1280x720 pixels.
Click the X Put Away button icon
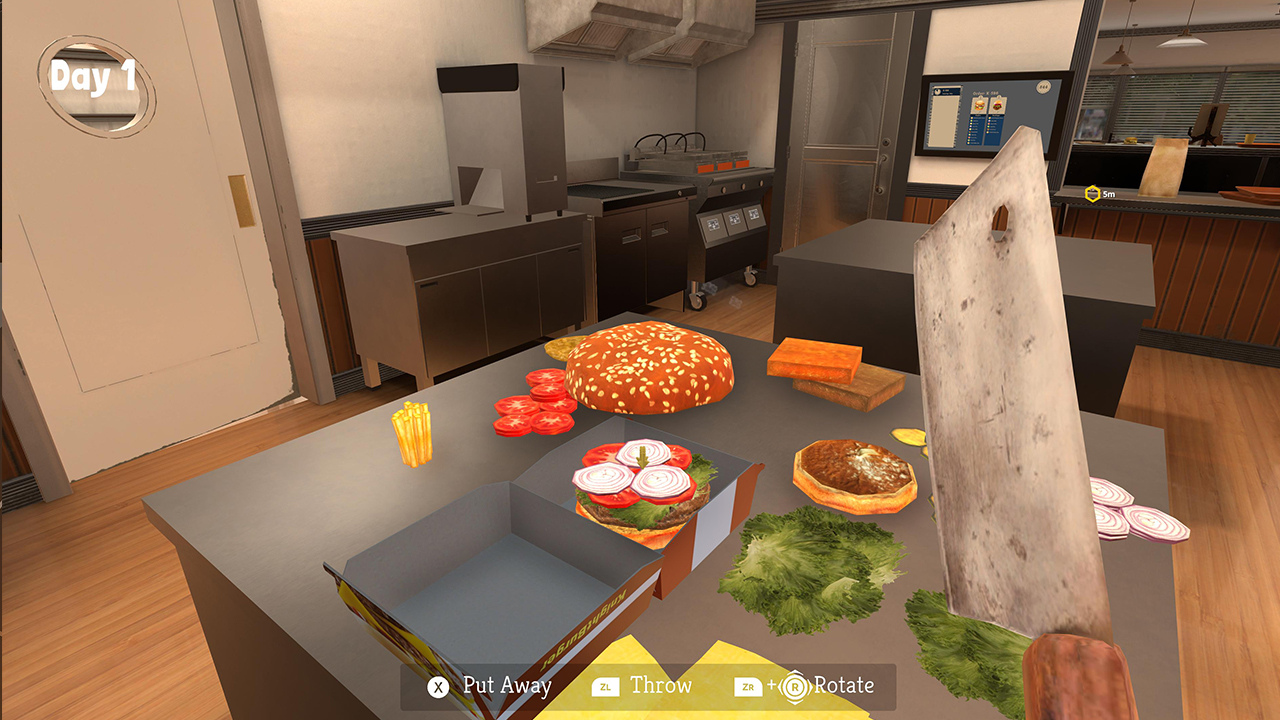(438, 687)
